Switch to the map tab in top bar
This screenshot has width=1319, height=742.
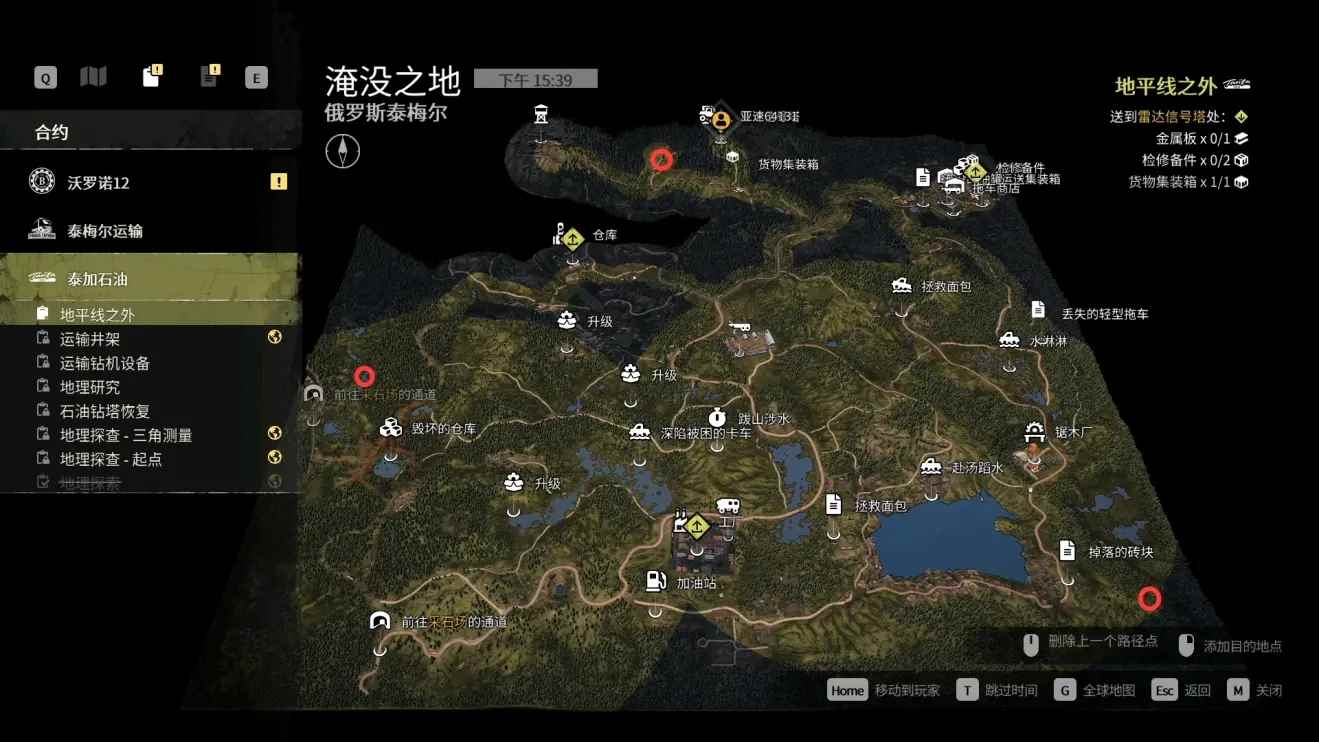click(x=92, y=76)
